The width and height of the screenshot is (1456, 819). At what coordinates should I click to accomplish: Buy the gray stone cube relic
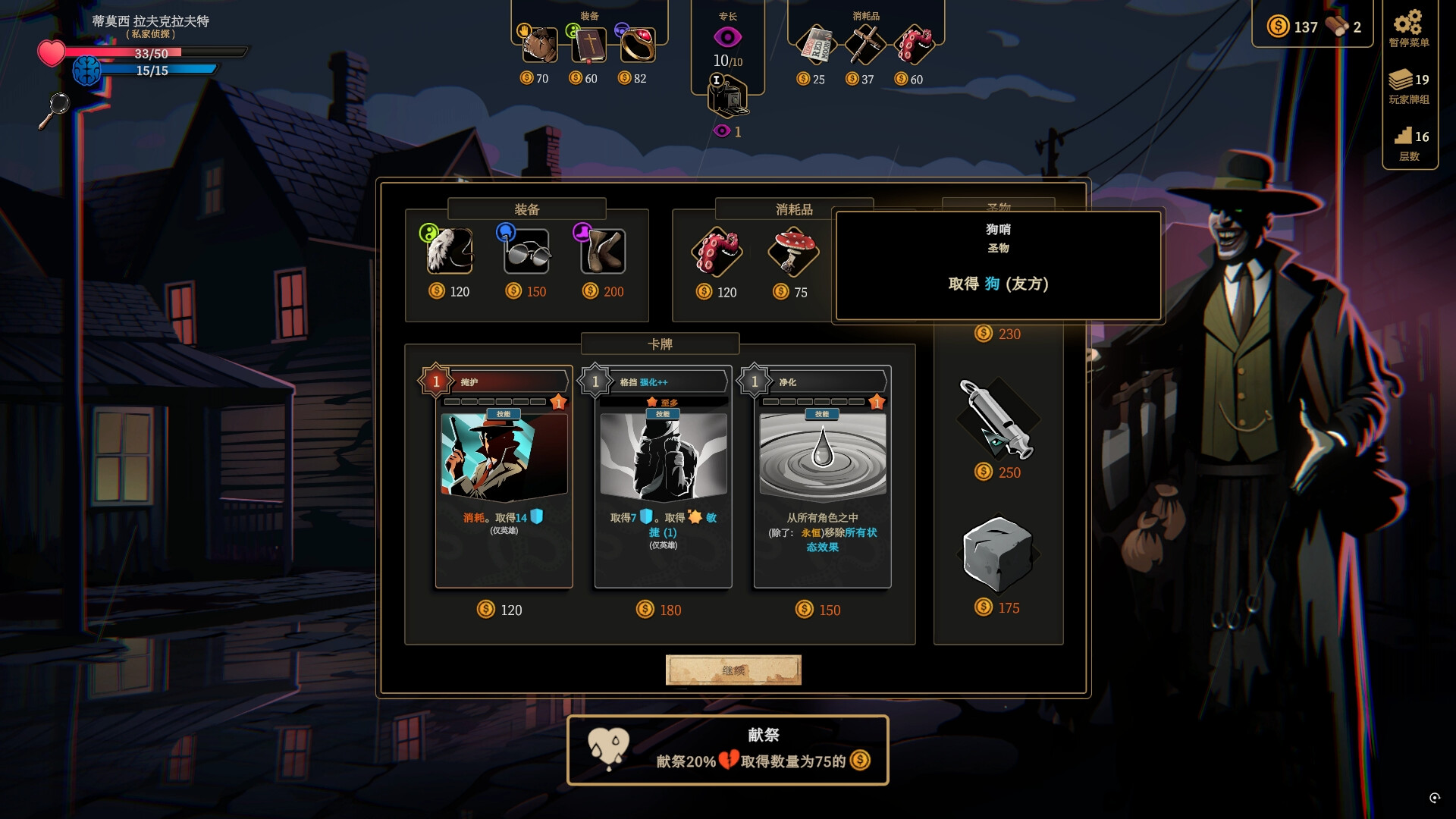(996, 555)
